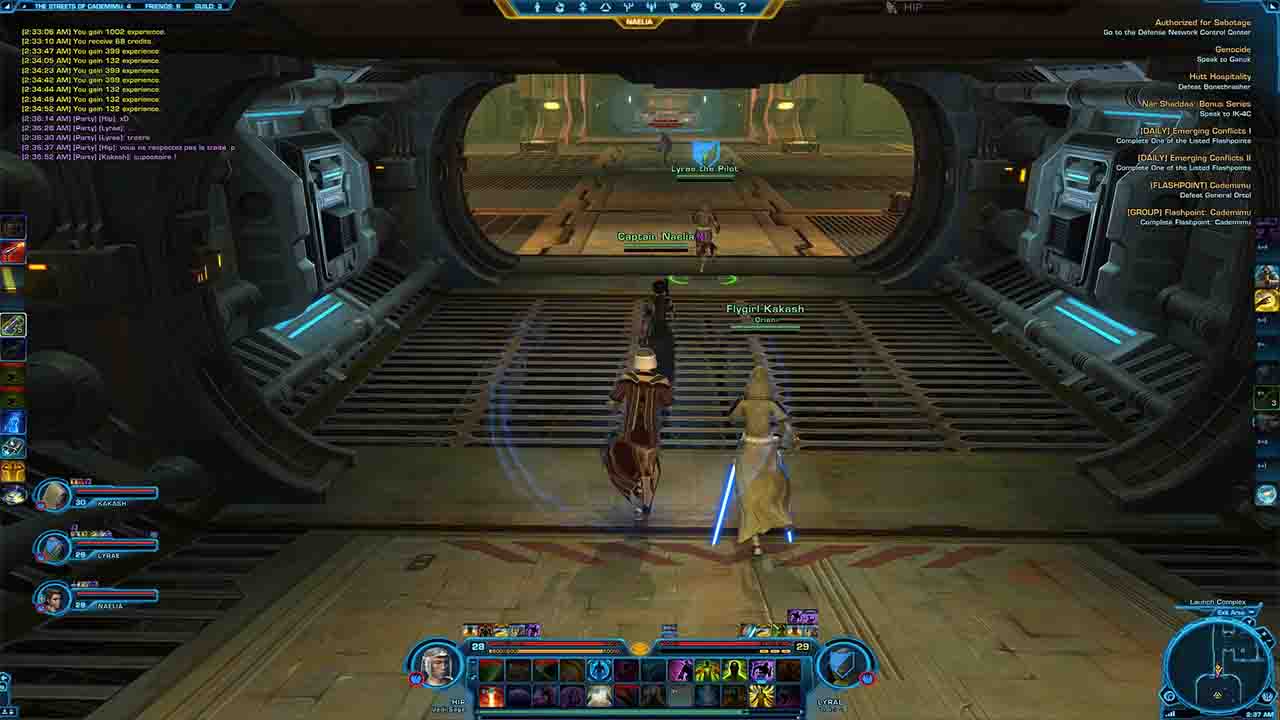Toggle the highlighted ability in the left quickbar
This screenshot has height=720, width=1280.
(x=12, y=324)
